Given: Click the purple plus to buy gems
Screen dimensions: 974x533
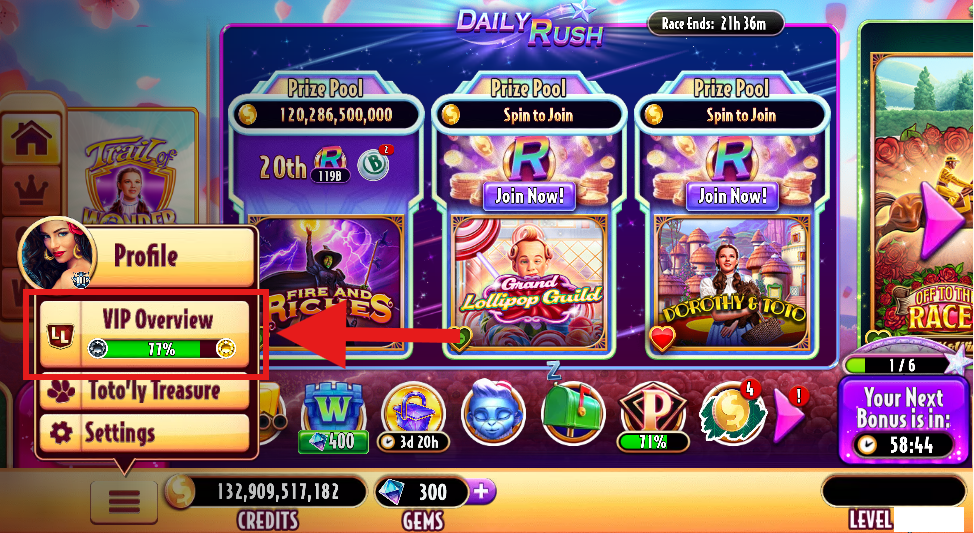Looking at the screenshot, I should click(482, 491).
